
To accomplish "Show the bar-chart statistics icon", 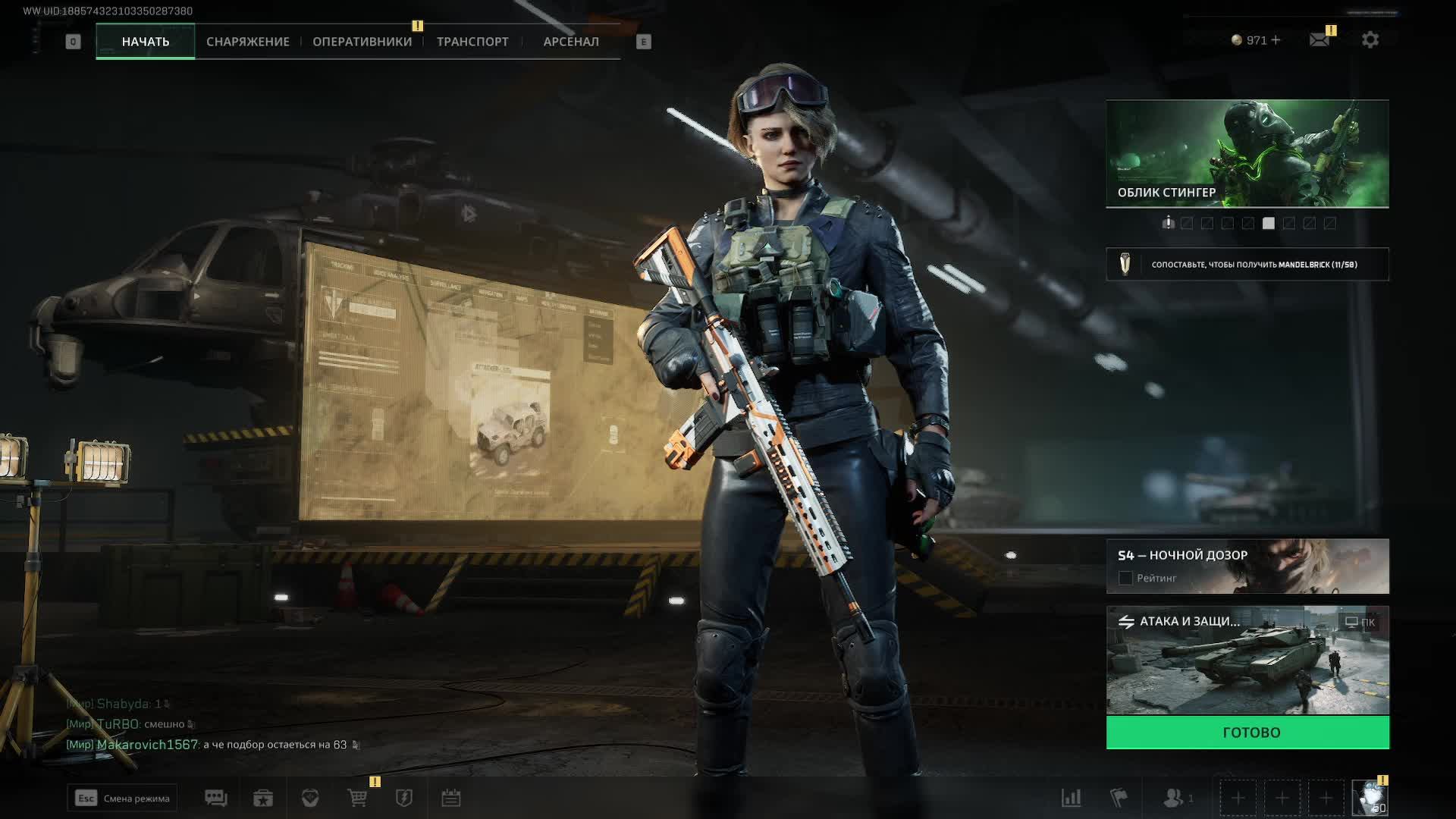I will [x=1071, y=798].
